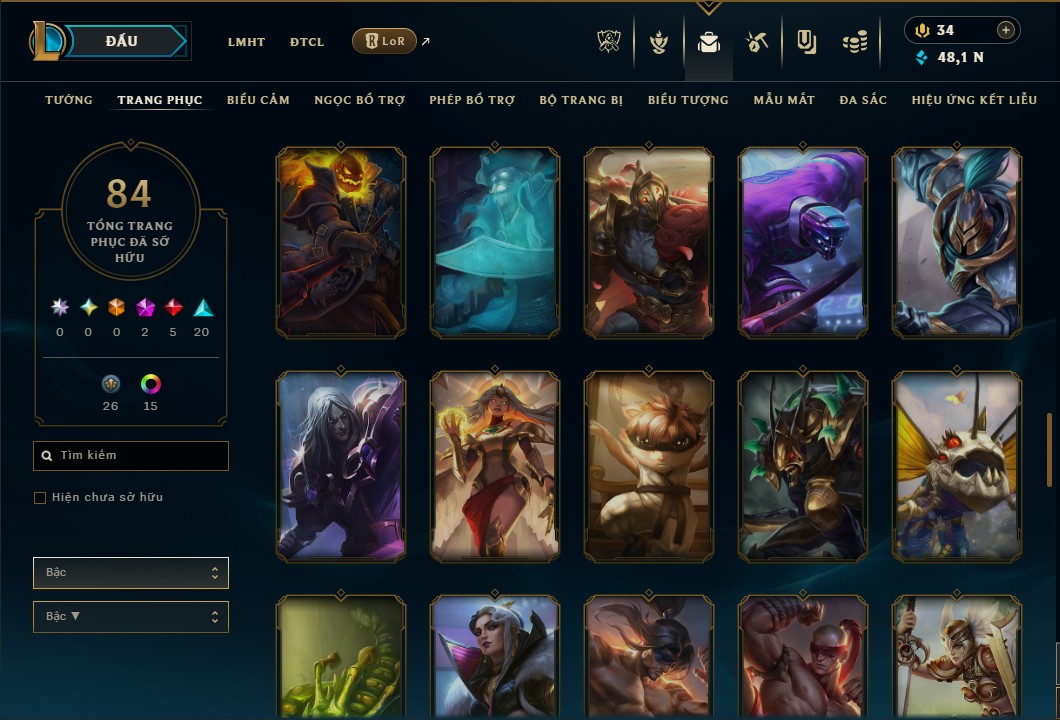Switch to the MẪU MẮT tab
The image size is (1060, 720).
784,100
